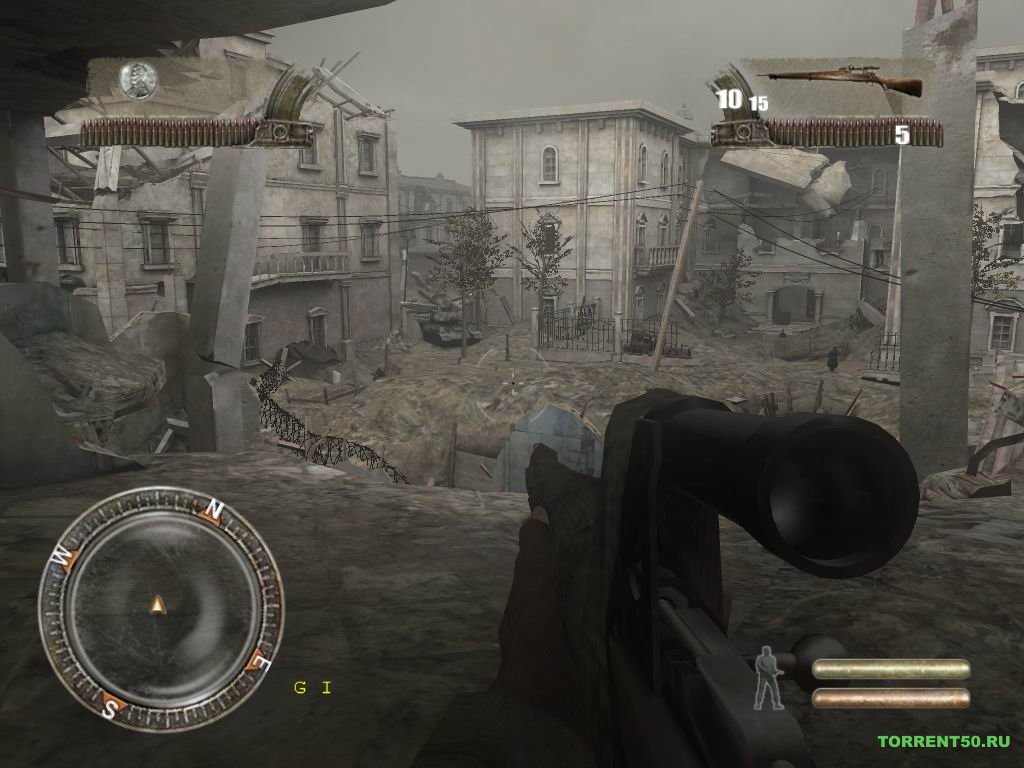Select the scoped rifle weapon icon
The image size is (1024, 768).
tap(840, 82)
